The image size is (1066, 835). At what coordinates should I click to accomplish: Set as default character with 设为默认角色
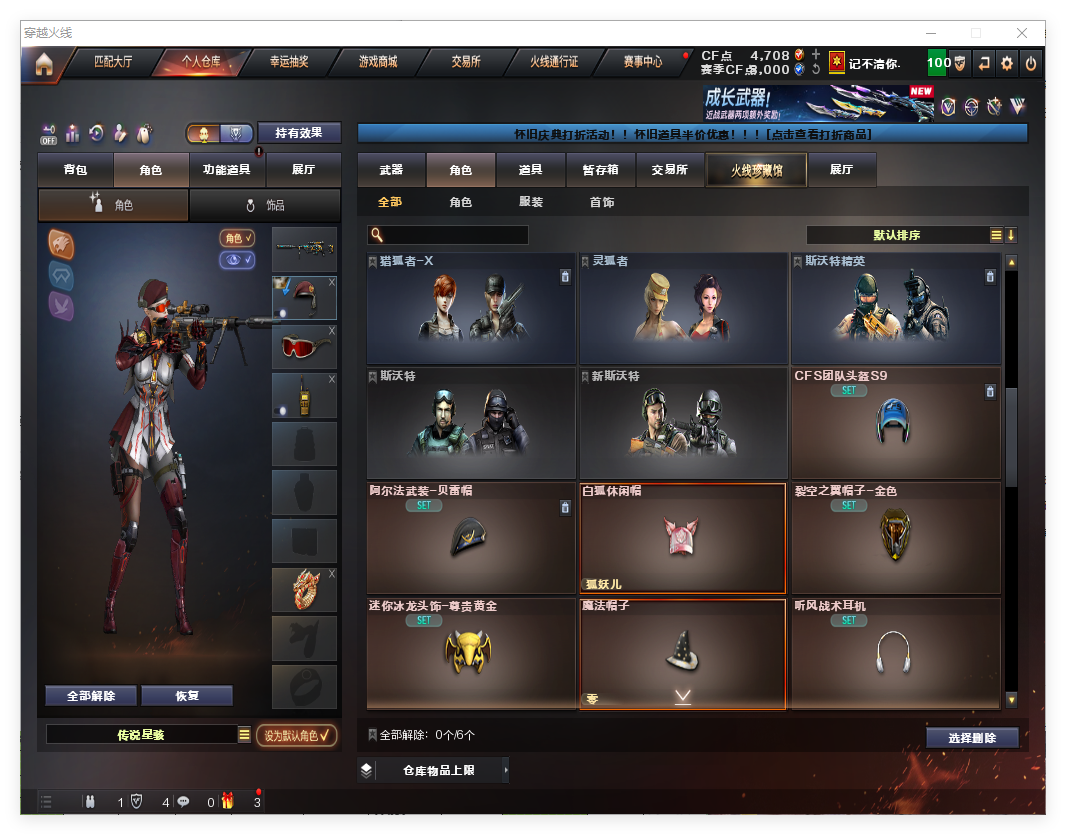click(296, 735)
